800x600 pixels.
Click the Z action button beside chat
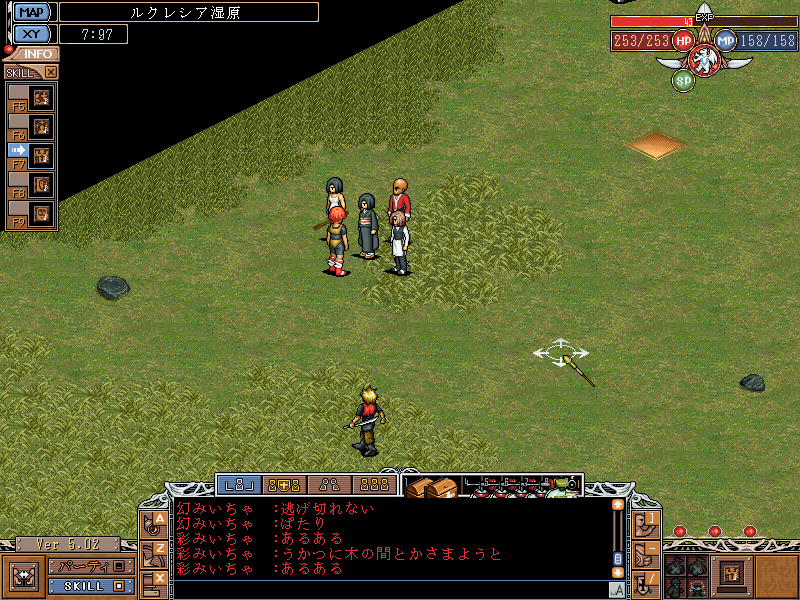[x=157, y=551]
